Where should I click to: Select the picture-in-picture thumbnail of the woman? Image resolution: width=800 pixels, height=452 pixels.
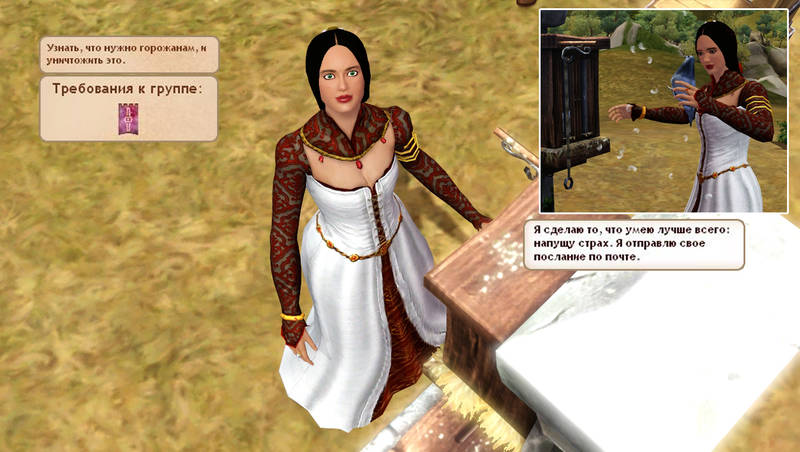[665, 111]
